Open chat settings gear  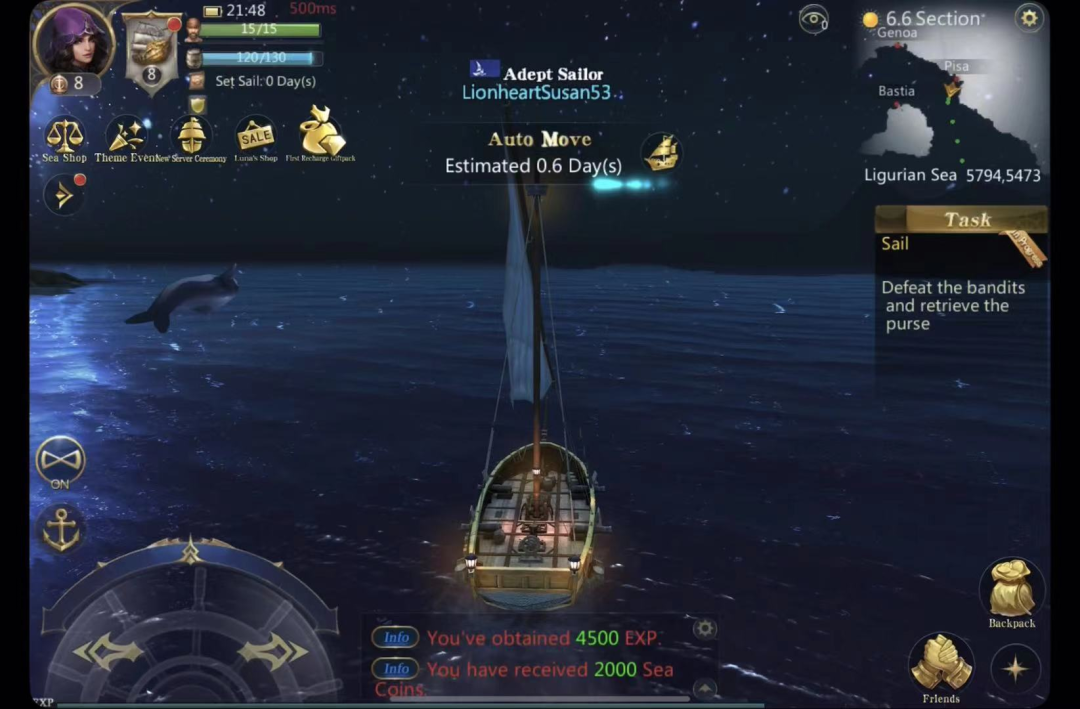(x=705, y=628)
